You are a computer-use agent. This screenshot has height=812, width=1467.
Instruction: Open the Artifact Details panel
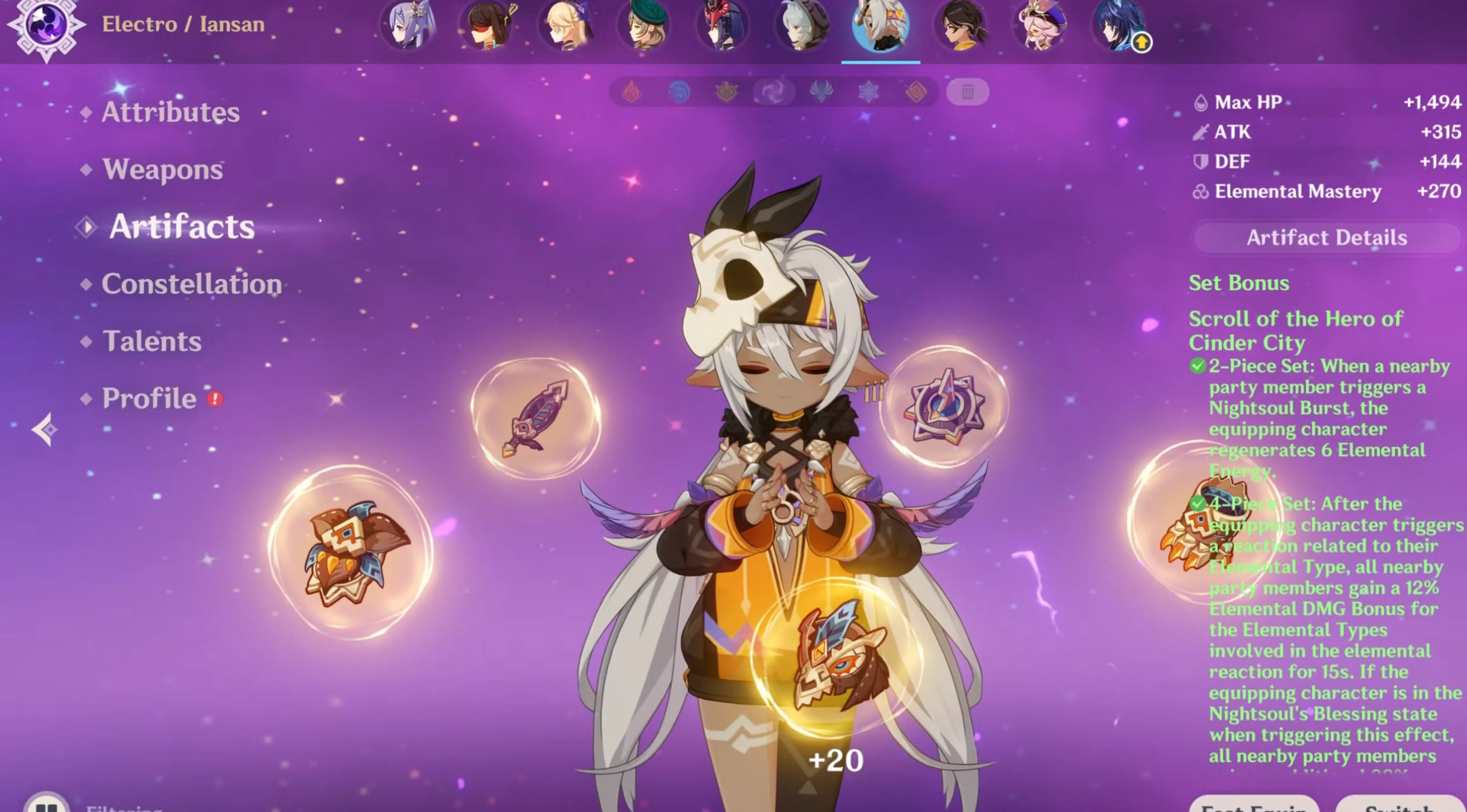(1326, 238)
